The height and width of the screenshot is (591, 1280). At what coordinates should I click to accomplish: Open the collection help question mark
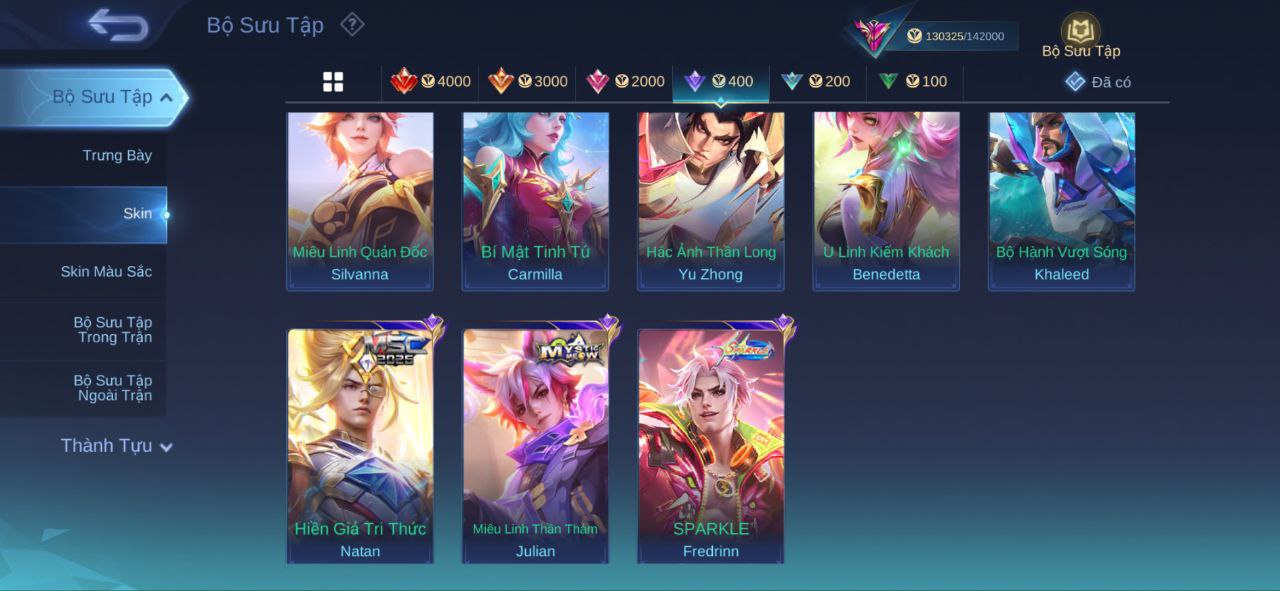(x=352, y=24)
